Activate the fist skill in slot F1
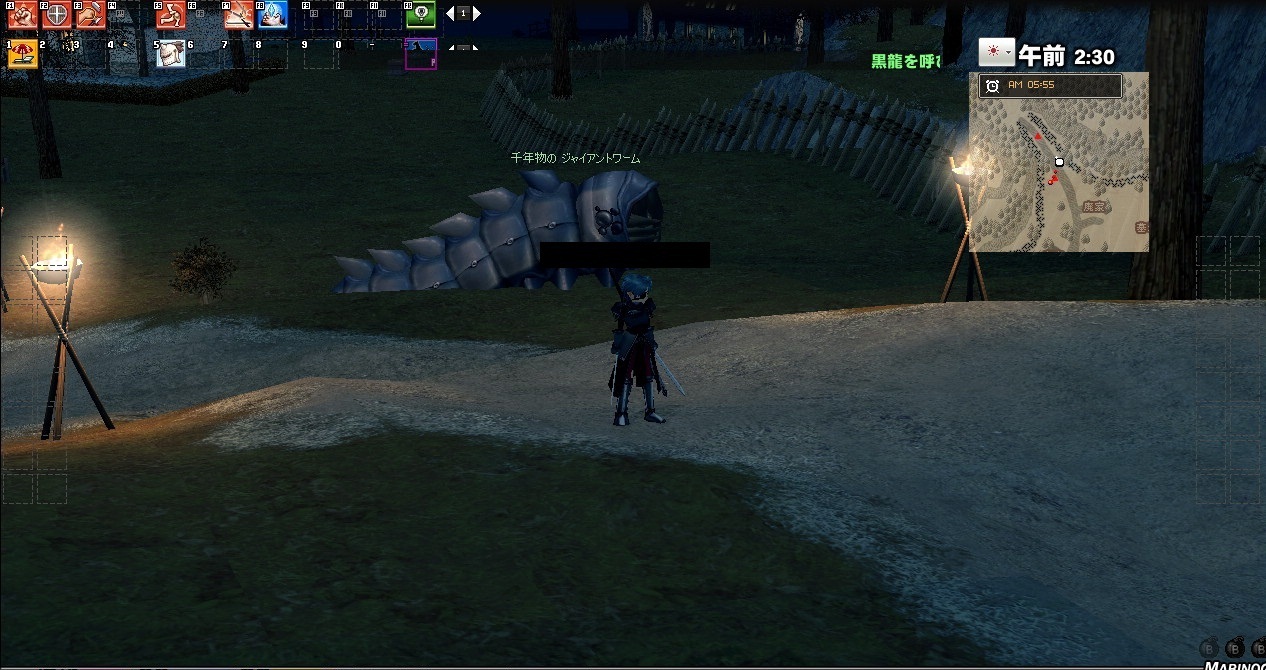Viewport: 1266px width, 670px height. [23, 15]
